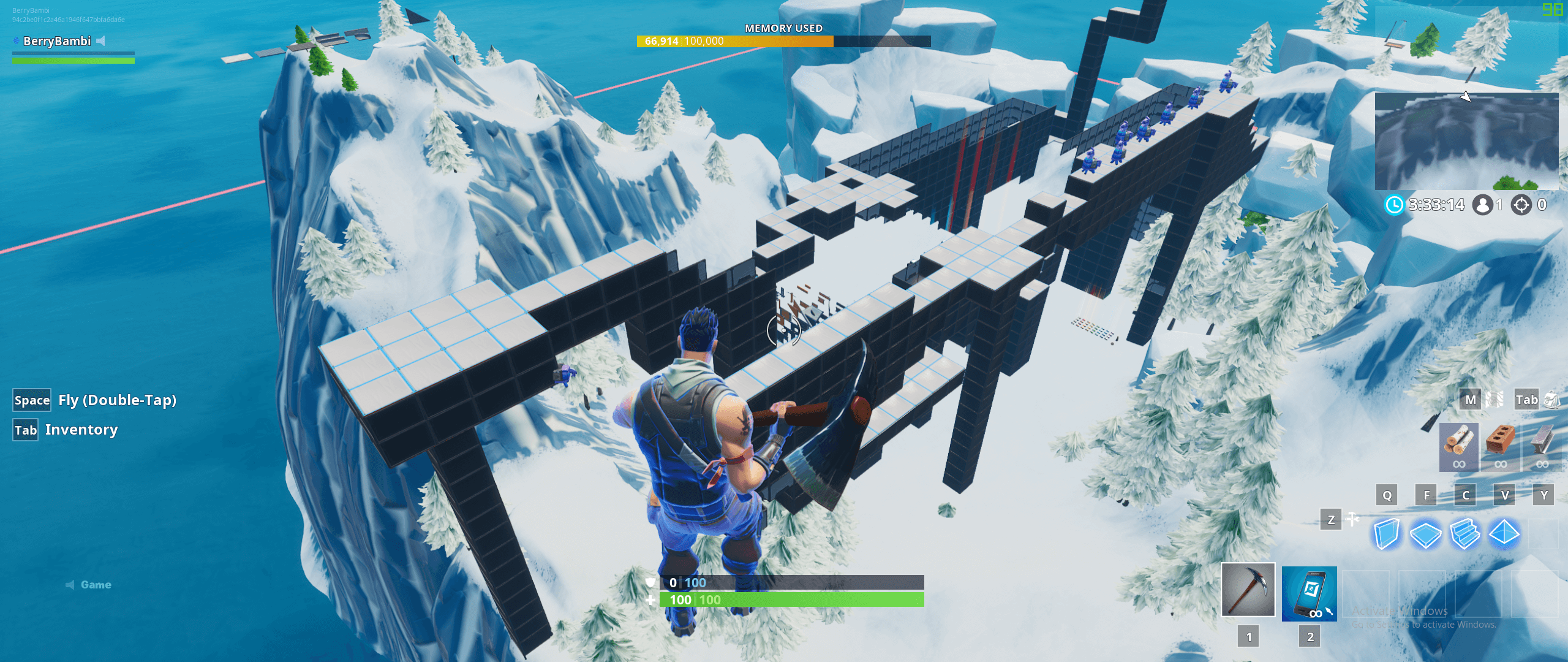Mute BerryBambi using the speaker icon

coord(101,41)
